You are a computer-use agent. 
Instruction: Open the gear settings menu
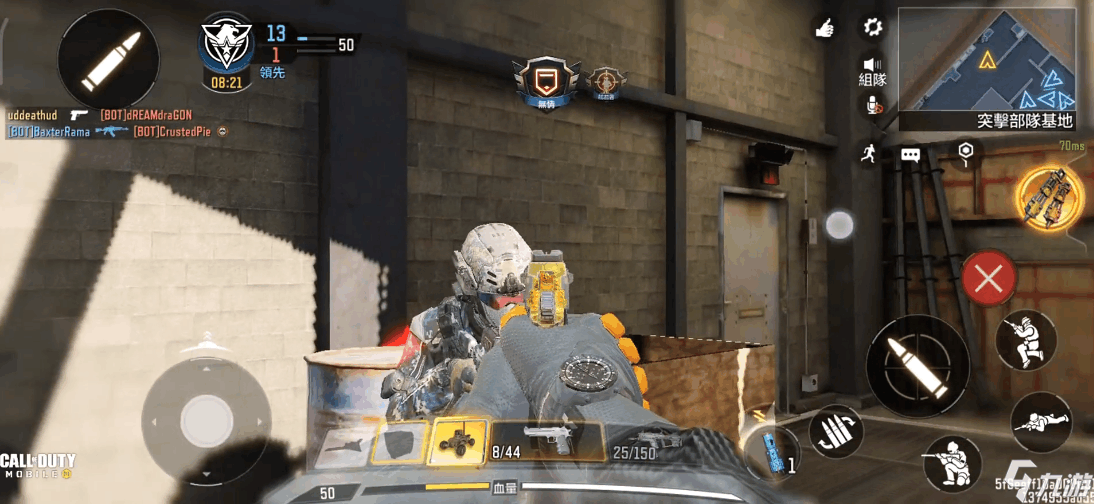tap(873, 27)
